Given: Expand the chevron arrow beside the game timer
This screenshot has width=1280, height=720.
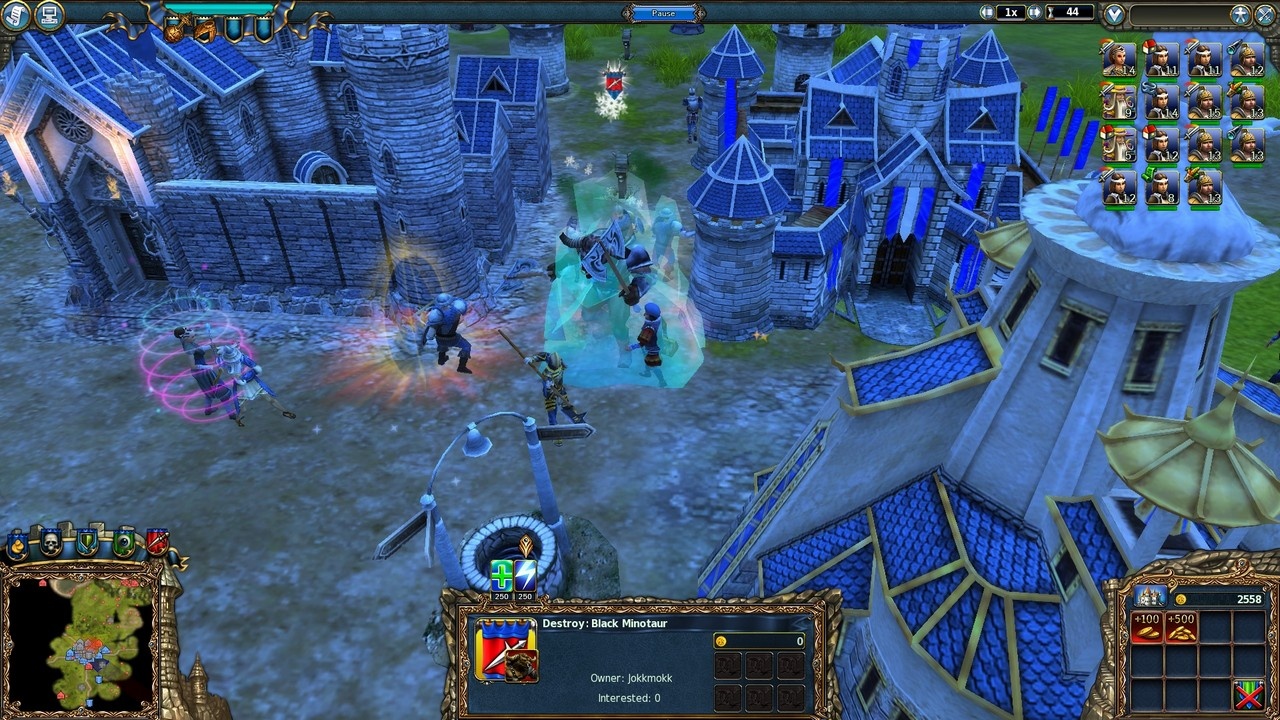Looking at the screenshot, I should [1114, 12].
